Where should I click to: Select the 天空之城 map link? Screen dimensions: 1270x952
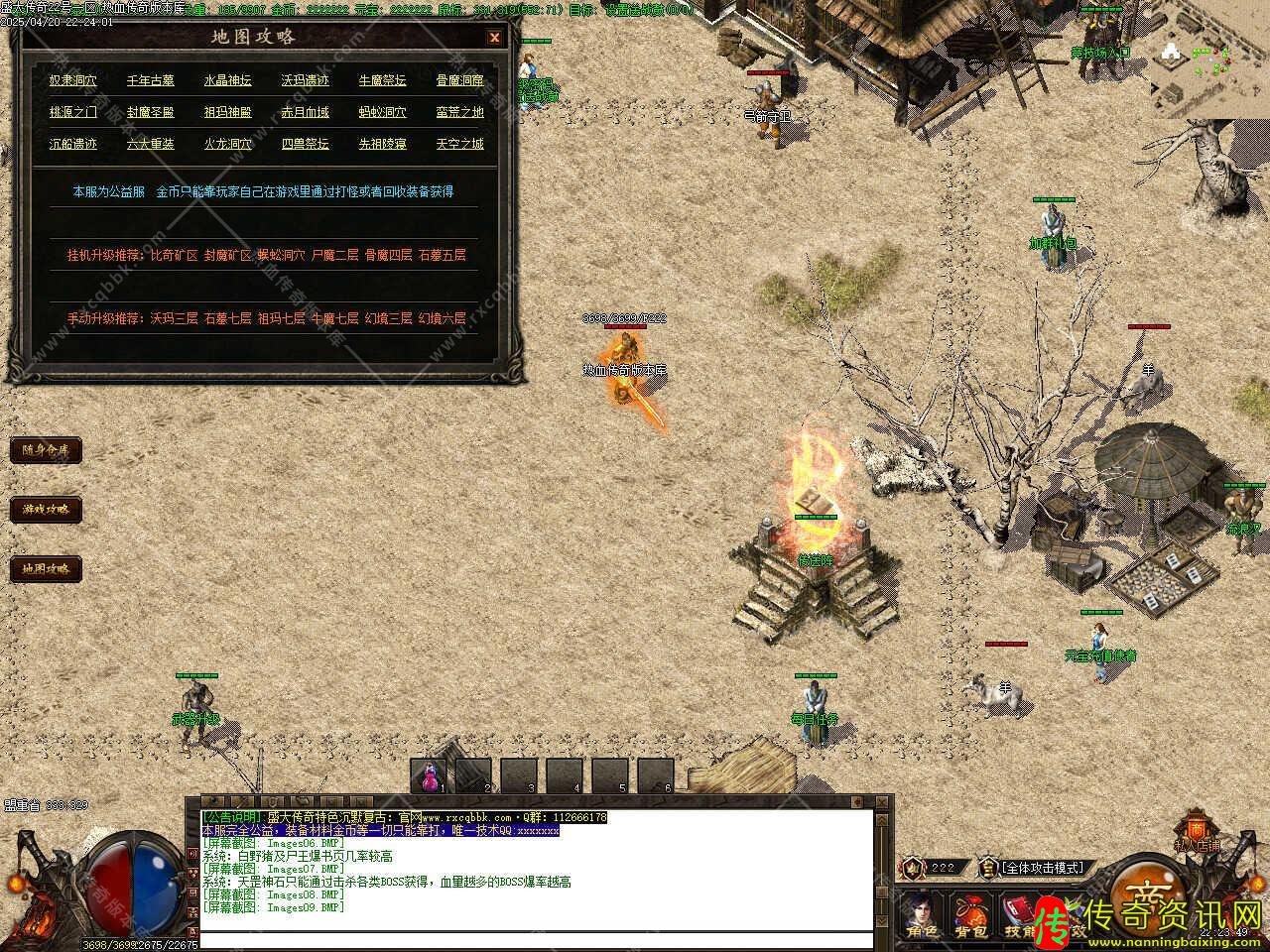(x=460, y=144)
